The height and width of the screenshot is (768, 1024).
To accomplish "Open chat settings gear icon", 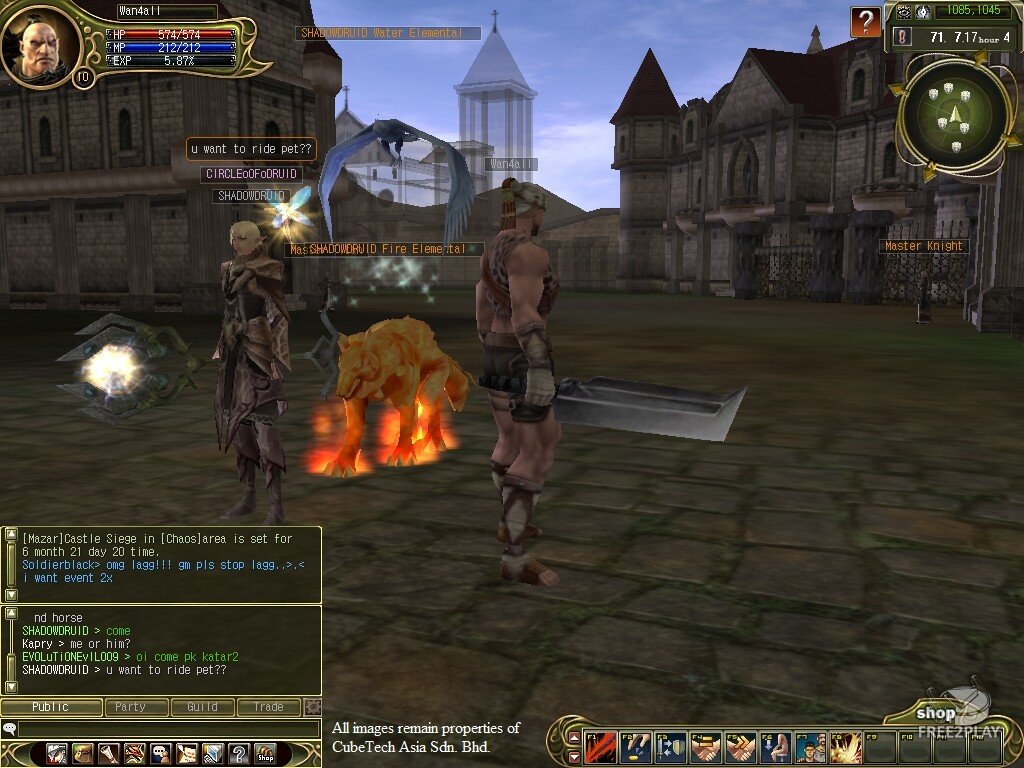I will click(x=312, y=707).
